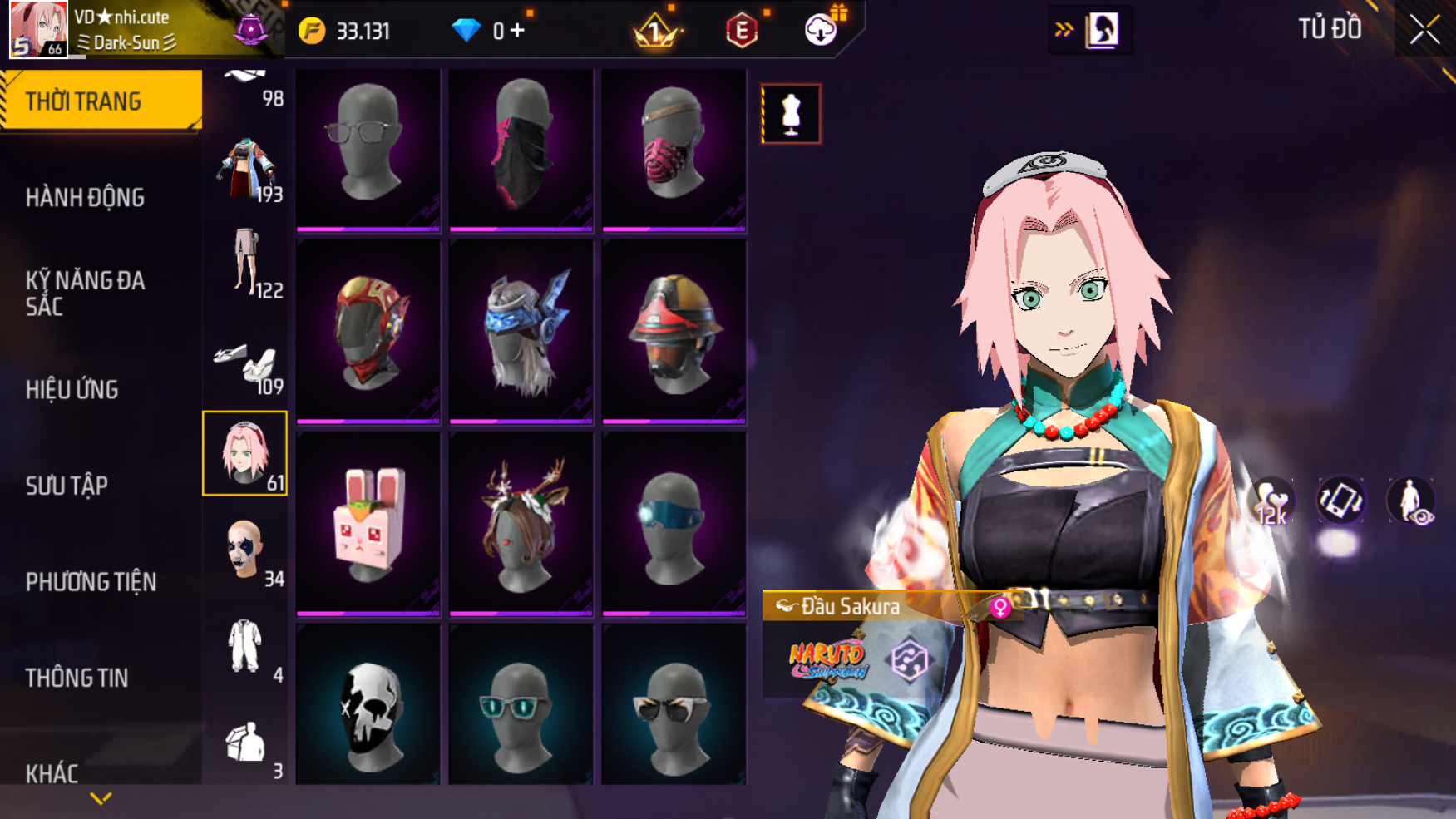Pick the white skull mask
Image resolution: width=1456 pixels, height=819 pixels.
click(368, 707)
